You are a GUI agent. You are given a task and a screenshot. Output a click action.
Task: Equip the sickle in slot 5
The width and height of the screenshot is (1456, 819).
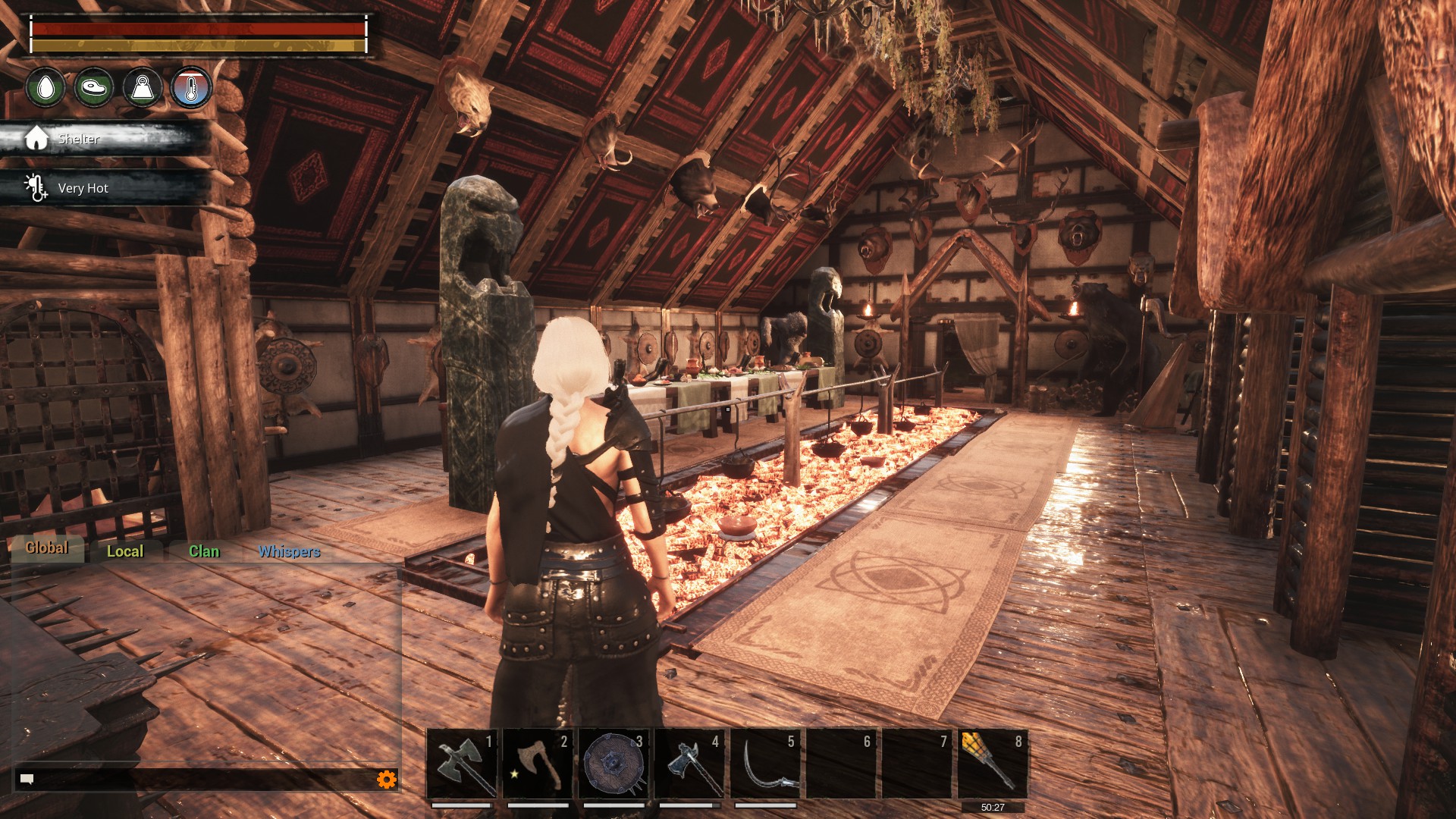click(765, 764)
